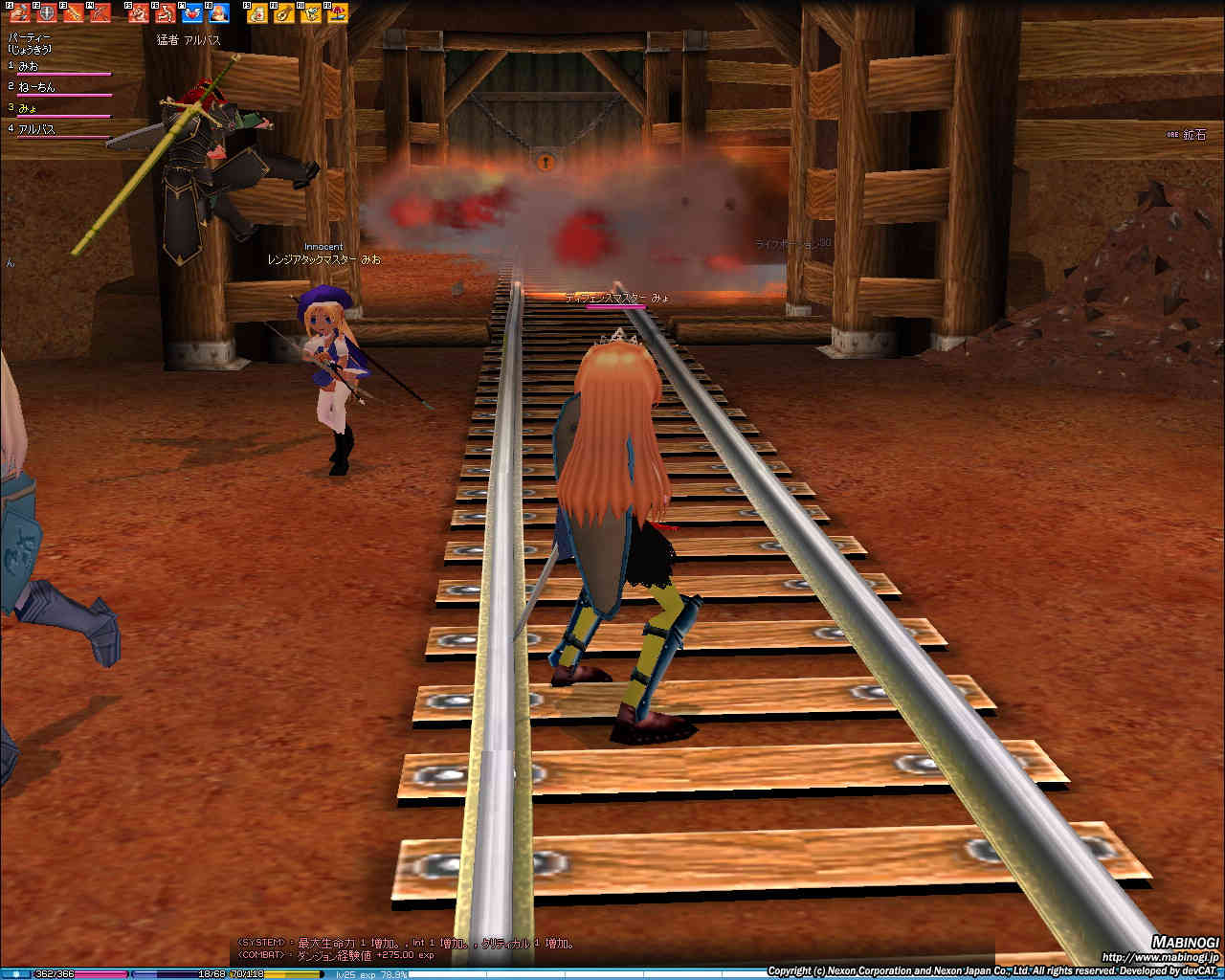Select party member みお

(x=29, y=66)
